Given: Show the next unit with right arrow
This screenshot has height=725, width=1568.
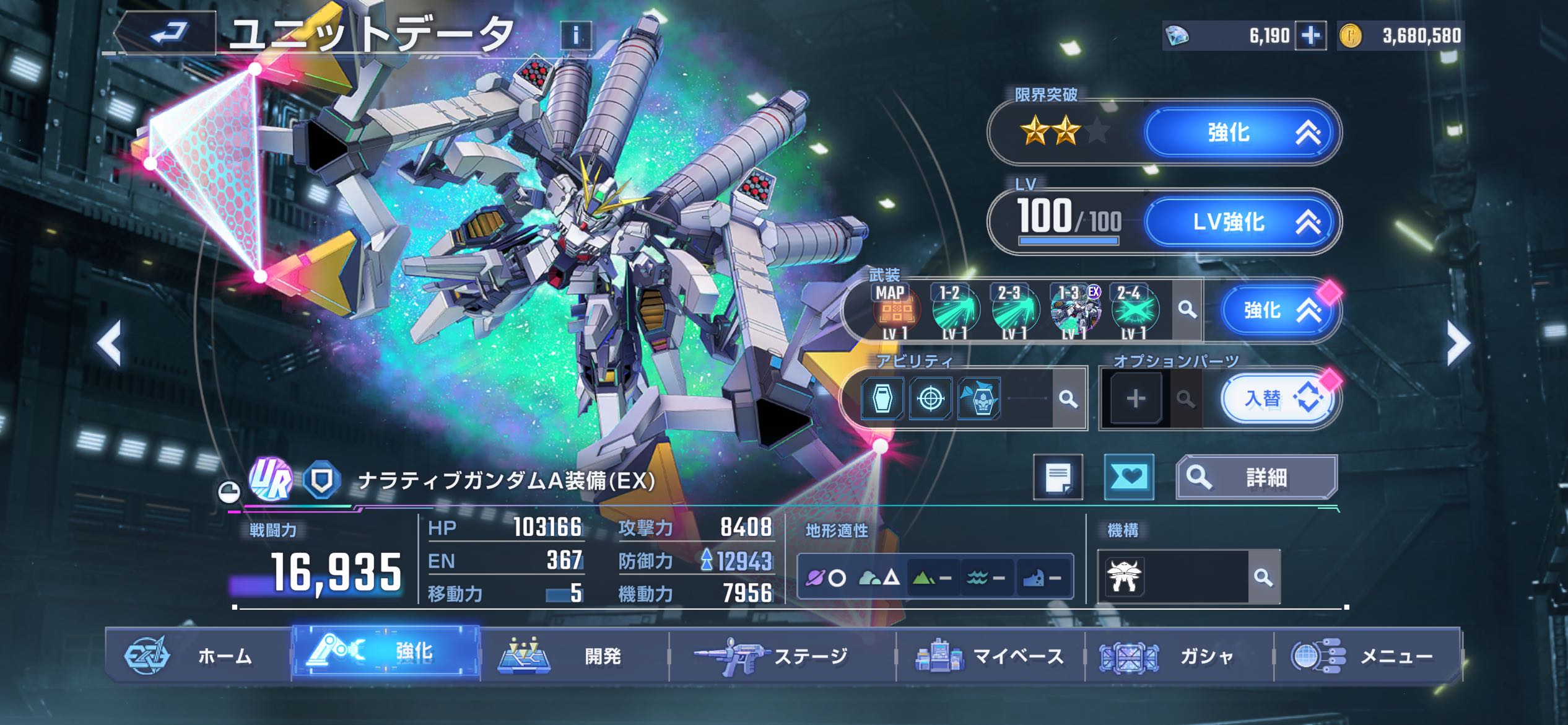Looking at the screenshot, I should 1457,343.
